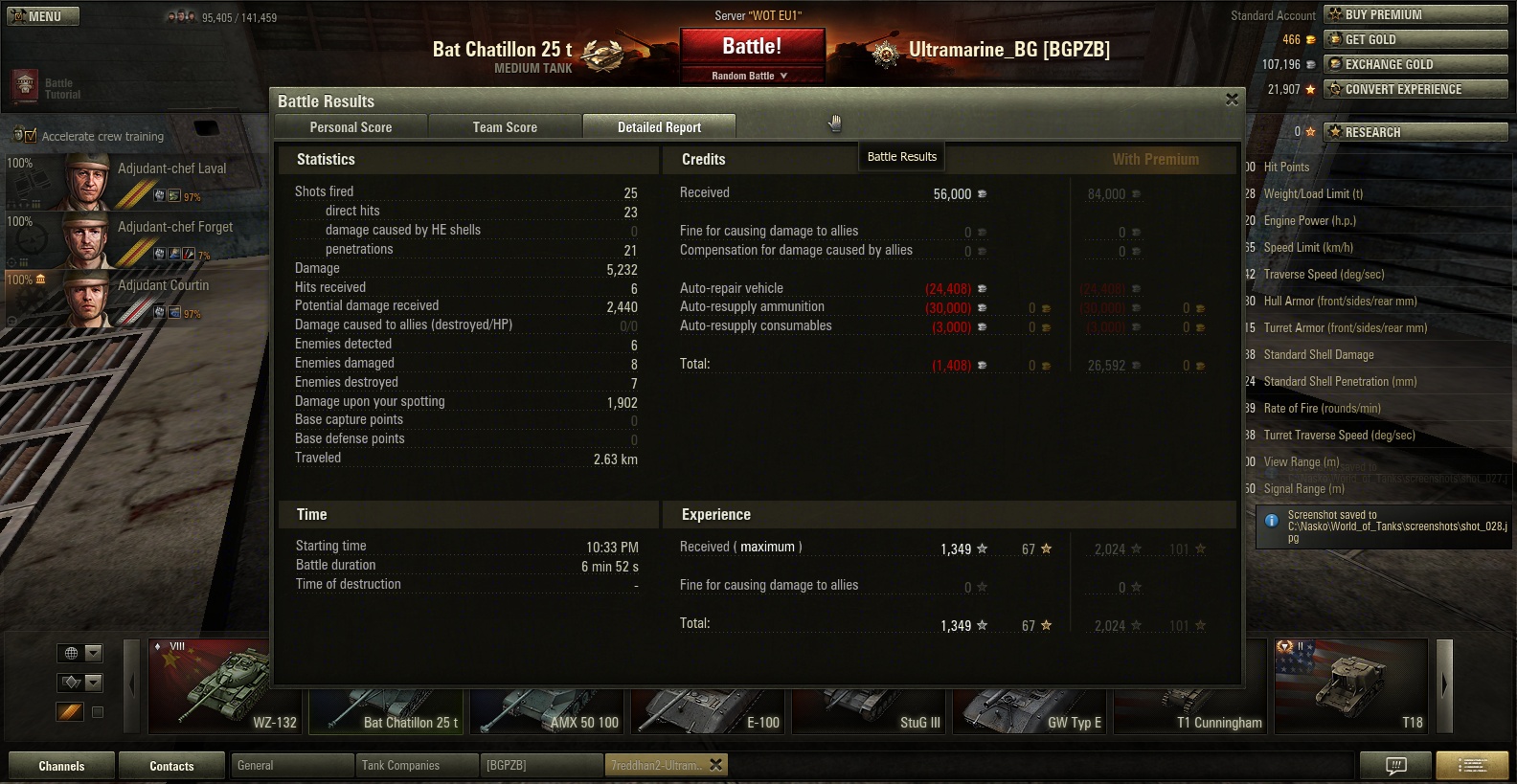Viewport: 1517px width, 784px height.
Task: Select the Detailed Report tab
Action: point(659,127)
